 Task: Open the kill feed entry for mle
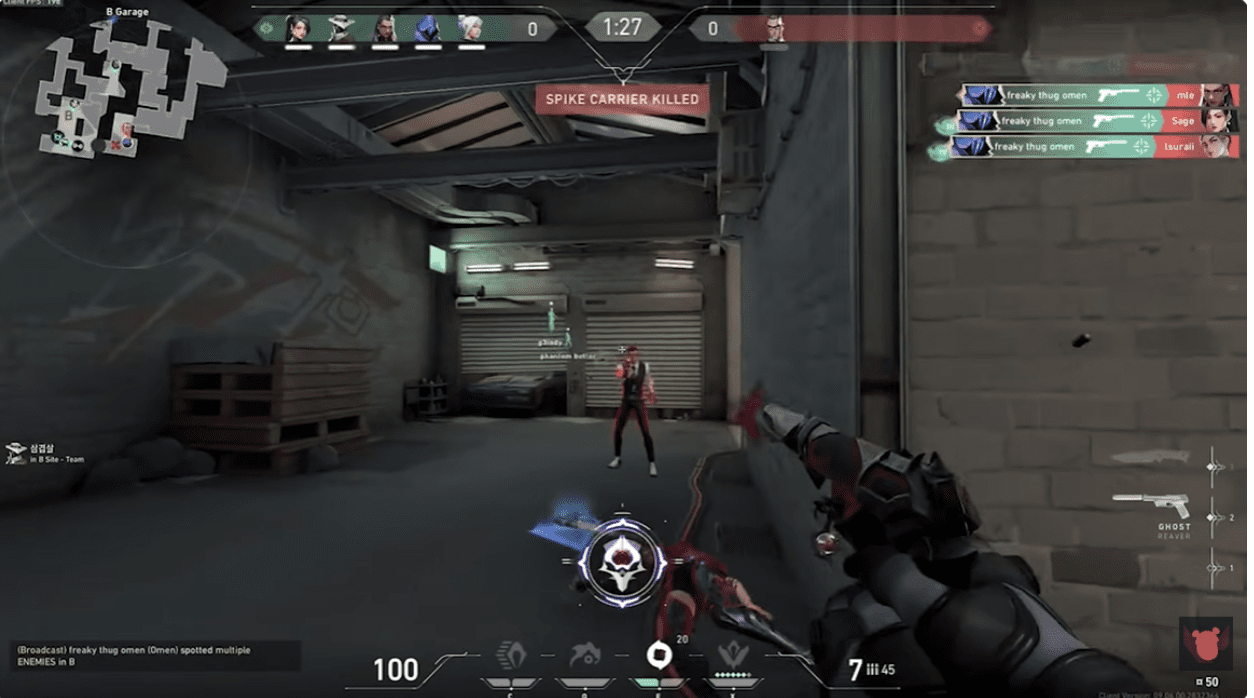[1098, 96]
